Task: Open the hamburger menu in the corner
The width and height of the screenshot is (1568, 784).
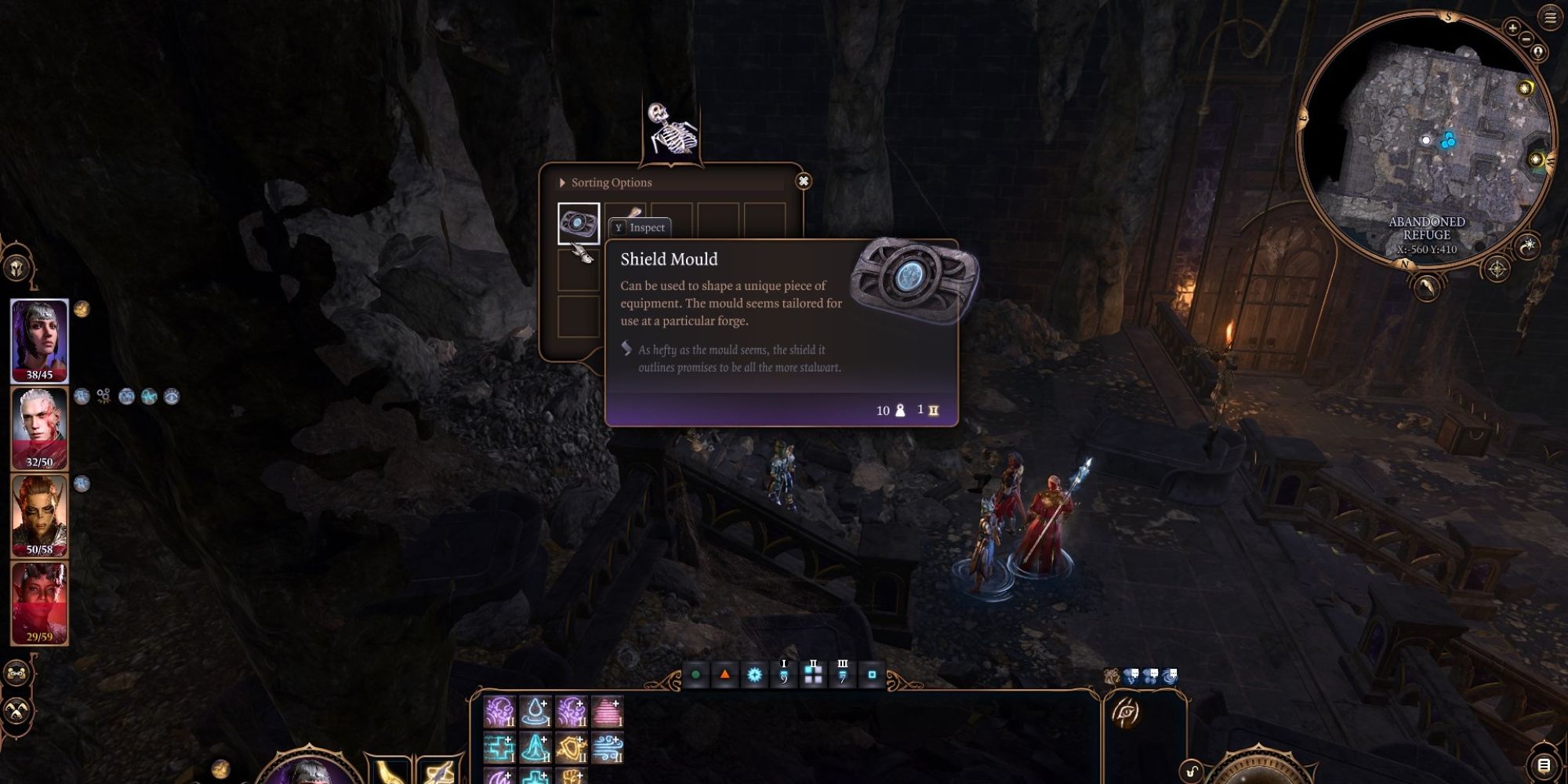Action: tap(1550, 18)
